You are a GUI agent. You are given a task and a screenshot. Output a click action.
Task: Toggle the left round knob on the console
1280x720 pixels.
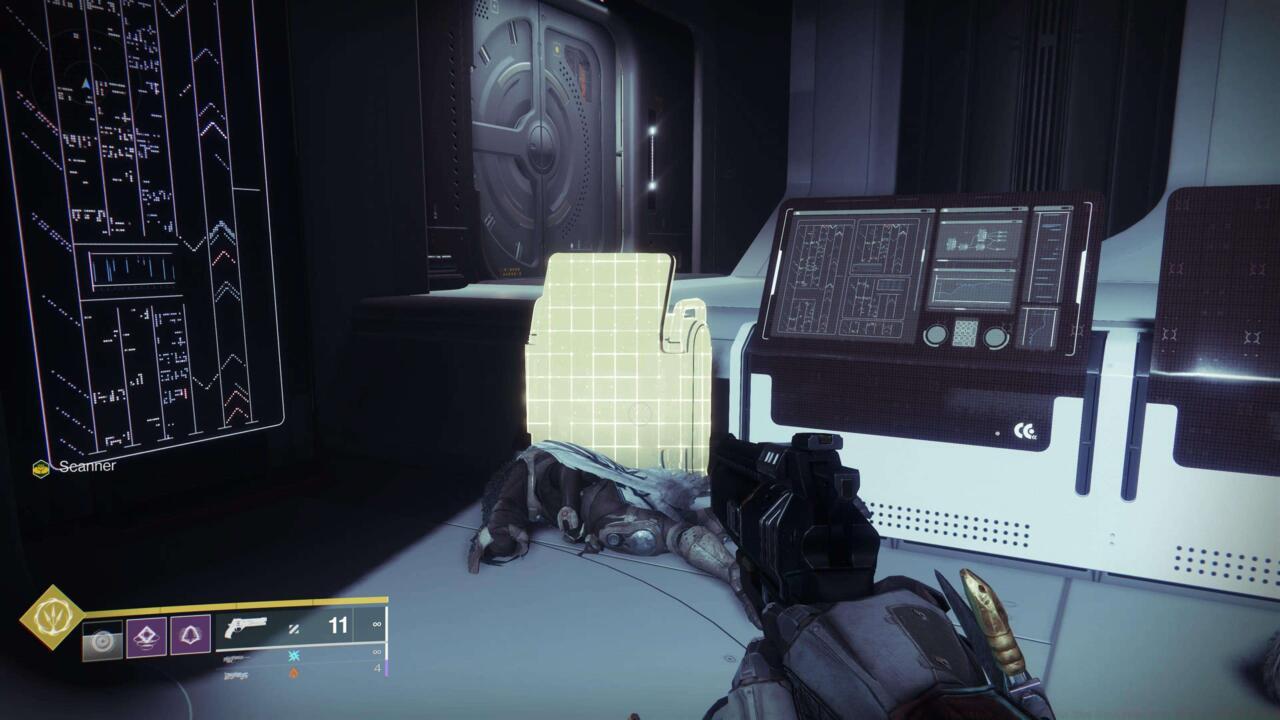click(936, 335)
